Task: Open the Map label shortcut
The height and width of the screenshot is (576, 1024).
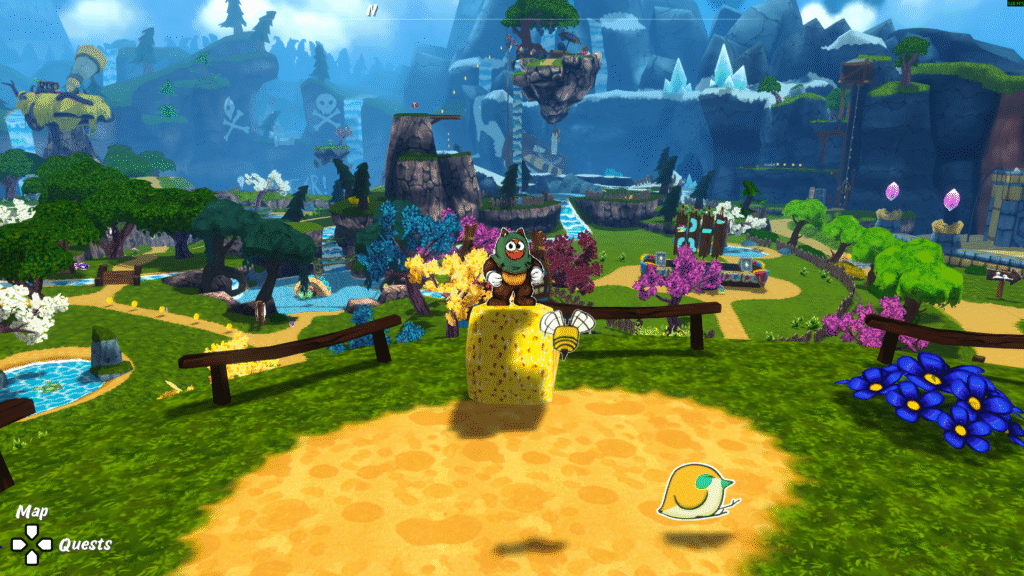Action: (x=32, y=512)
